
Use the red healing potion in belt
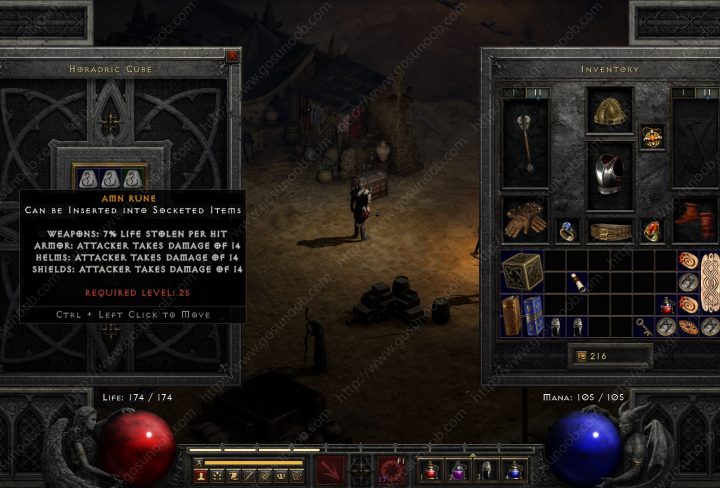(432, 469)
